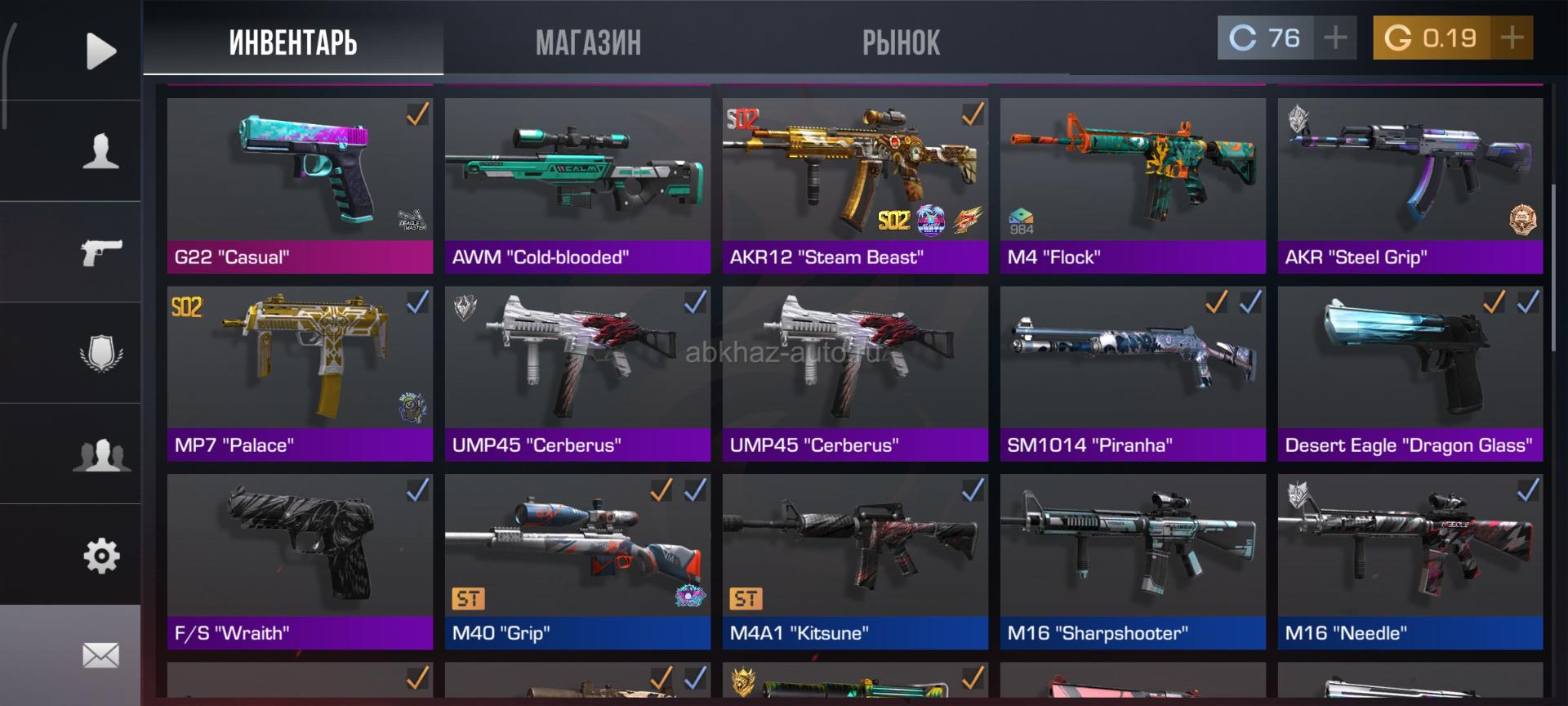Switch to the Магазин tab
Screen dimensions: 1568x706
coord(588,42)
